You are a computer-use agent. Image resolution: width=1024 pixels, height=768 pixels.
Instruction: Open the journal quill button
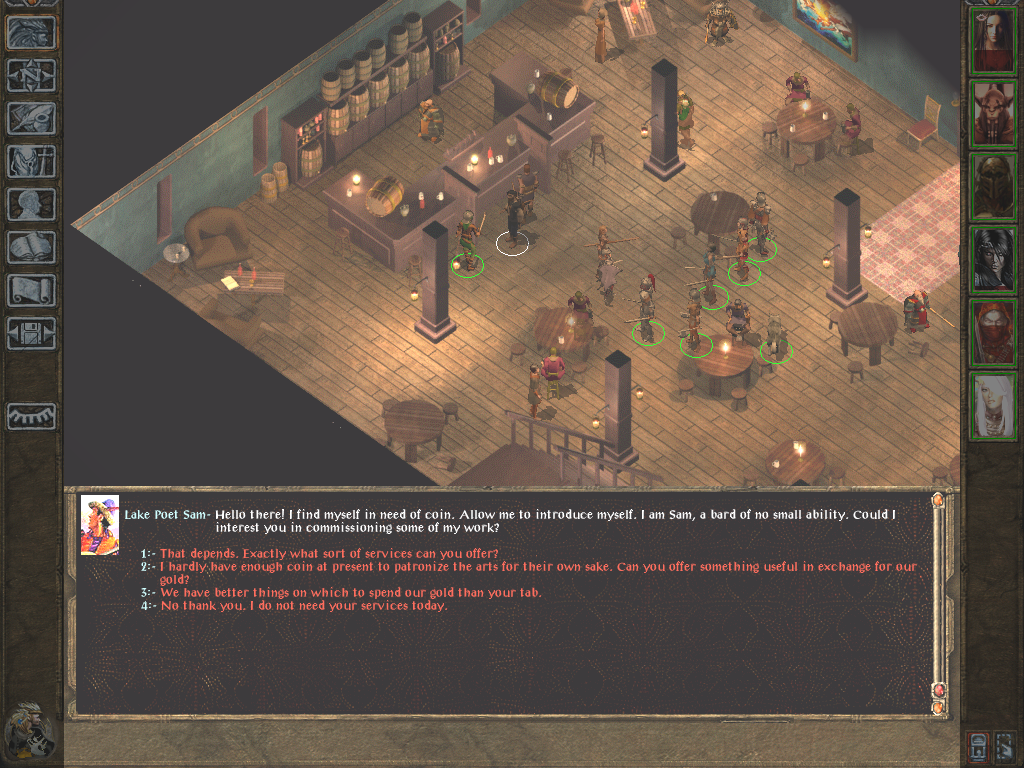31,118
